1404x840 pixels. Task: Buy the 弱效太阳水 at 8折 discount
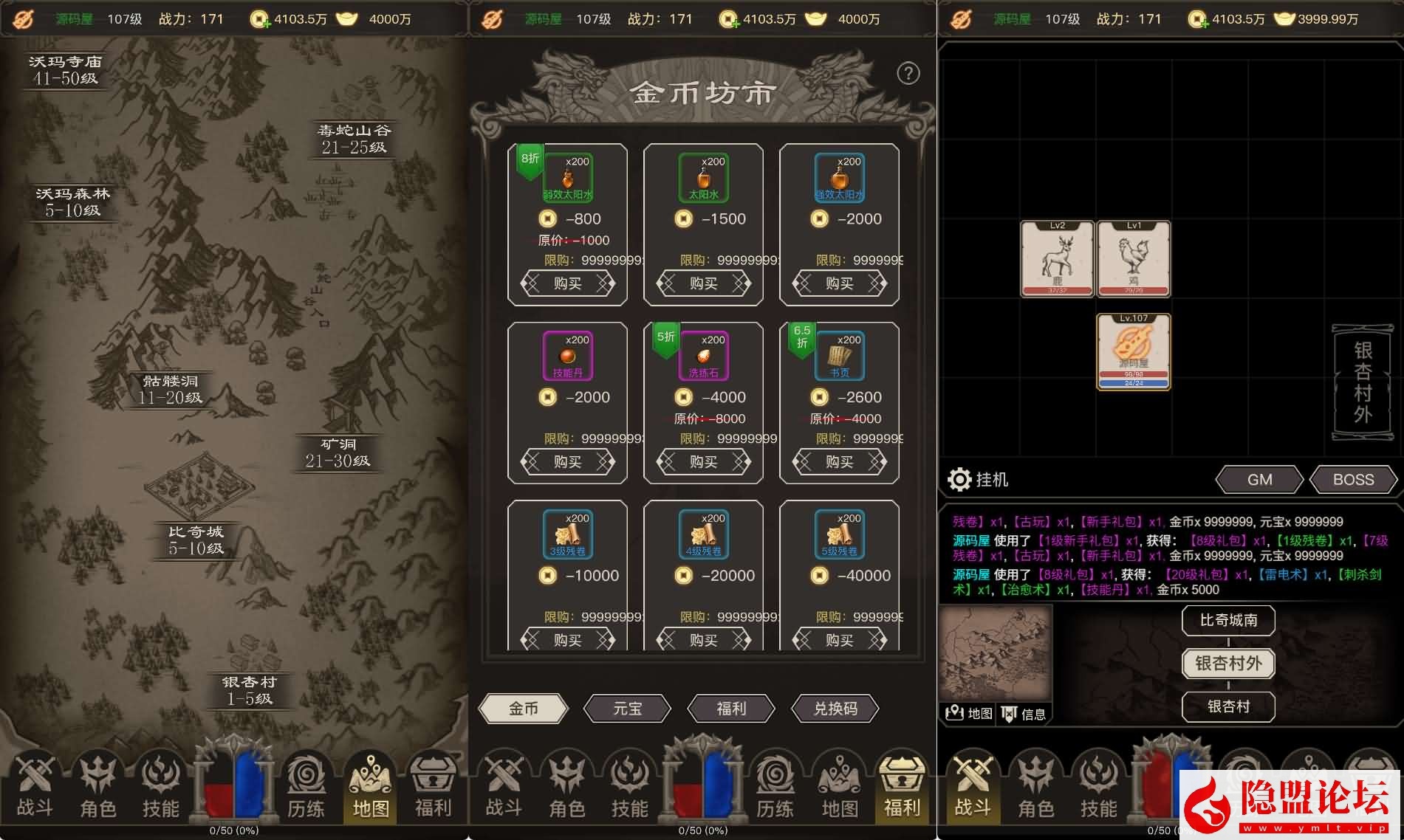click(x=567, y=283)
